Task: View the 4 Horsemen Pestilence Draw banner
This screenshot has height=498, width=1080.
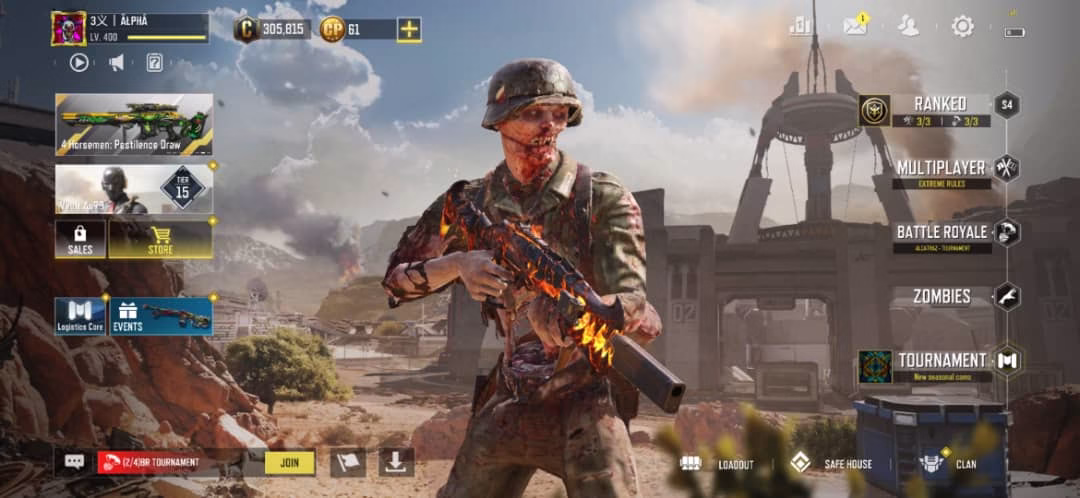Action: [x=134, y=124]
